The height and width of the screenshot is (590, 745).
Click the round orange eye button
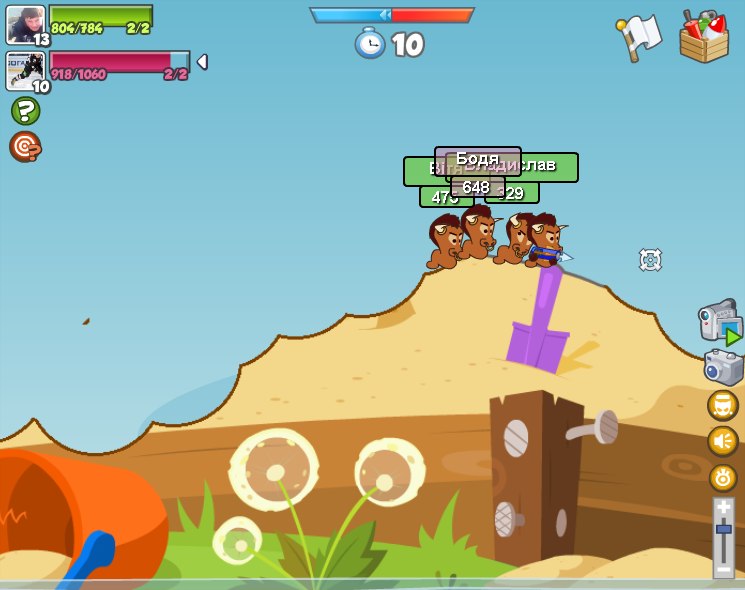click(723, 477)
